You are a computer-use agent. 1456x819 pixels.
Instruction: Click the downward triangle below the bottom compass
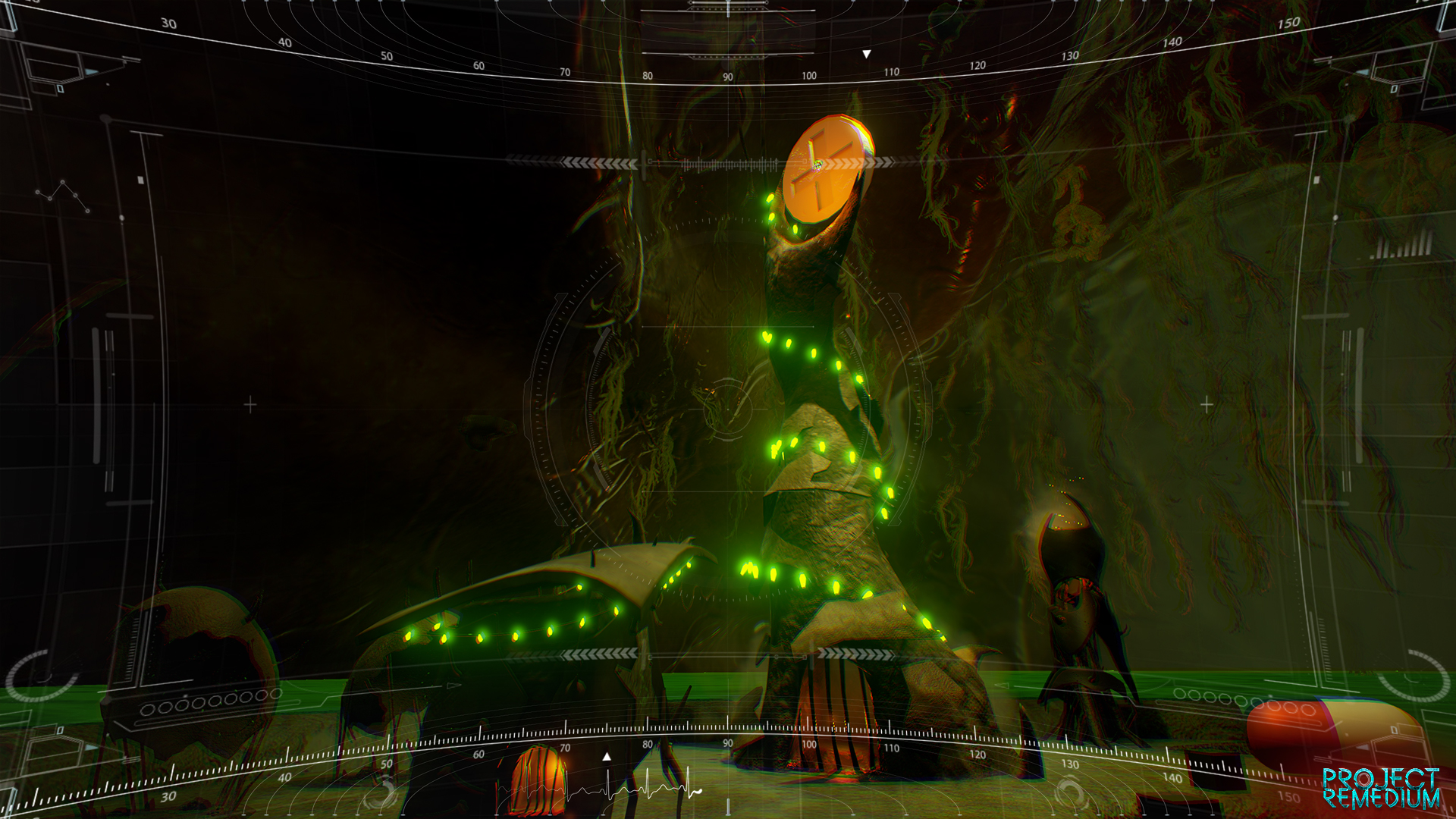tap(606, 755)
